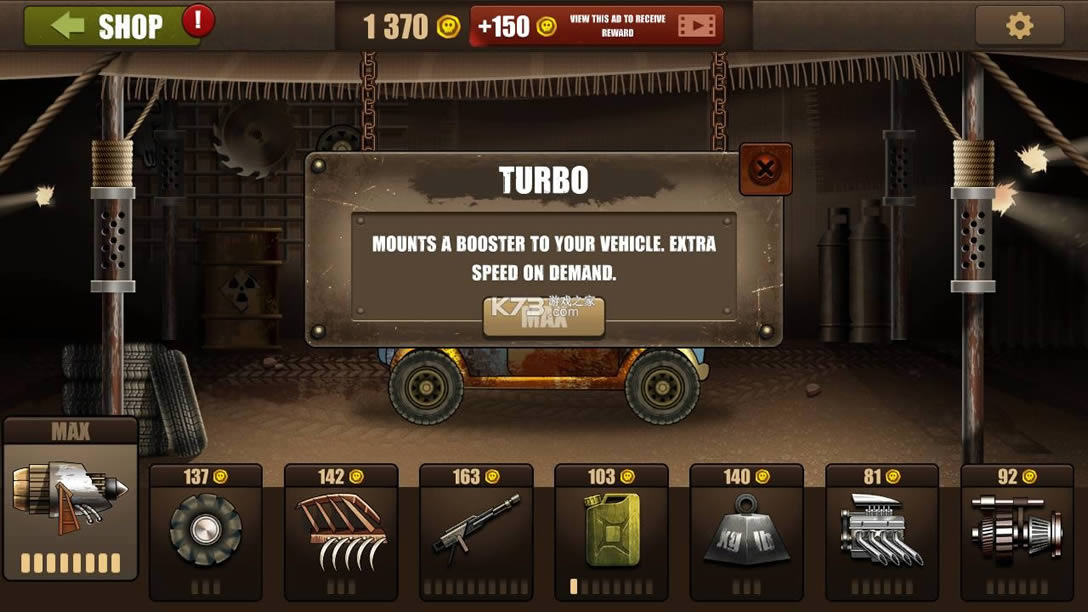The width and height of the screenshot is (1088, 612).
Task: Pick the machine gun upgrade
Action: (476, 530)
